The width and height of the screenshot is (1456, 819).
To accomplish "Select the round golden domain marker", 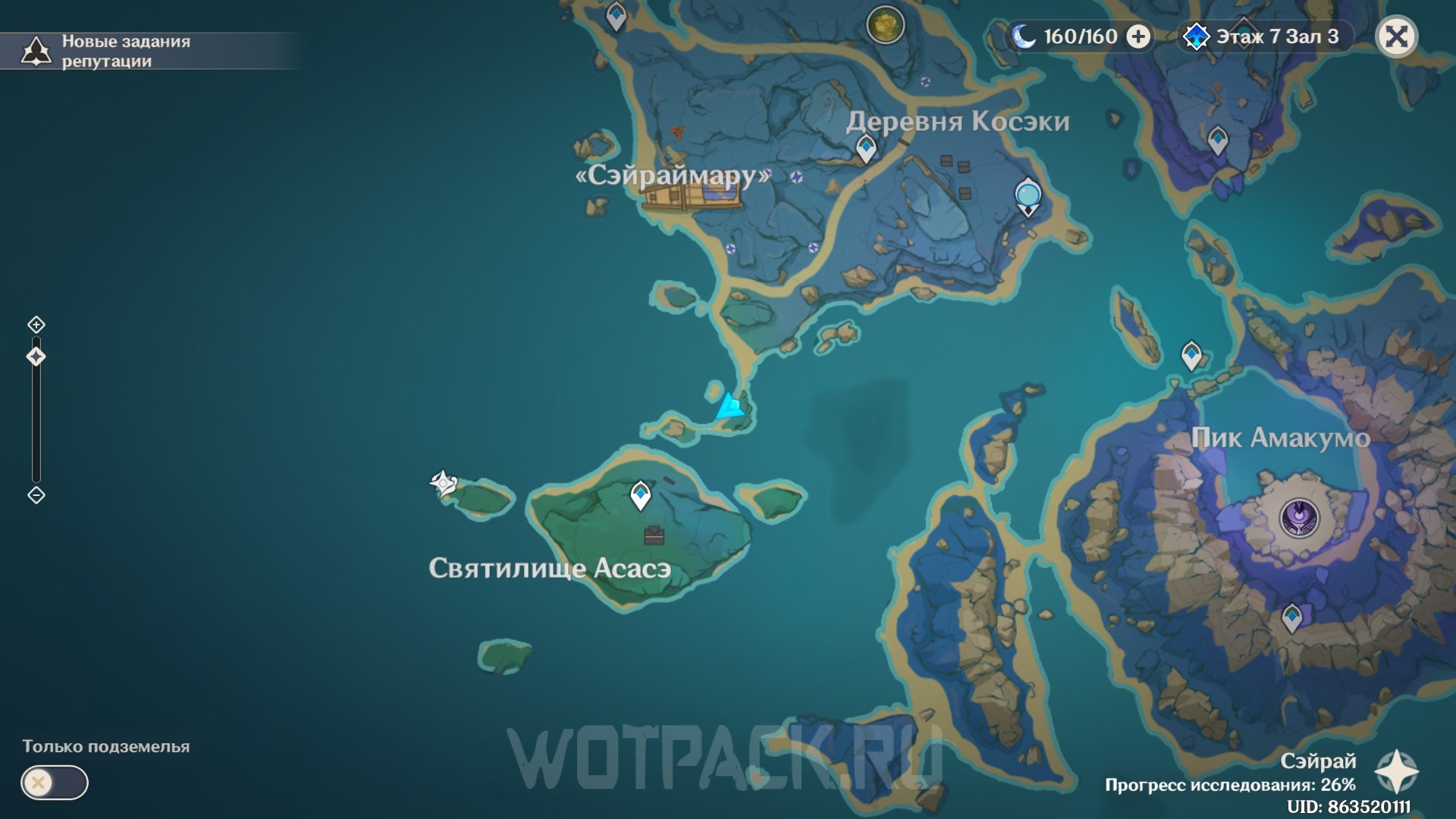I will pyautogui.click(x=885, y=25).
